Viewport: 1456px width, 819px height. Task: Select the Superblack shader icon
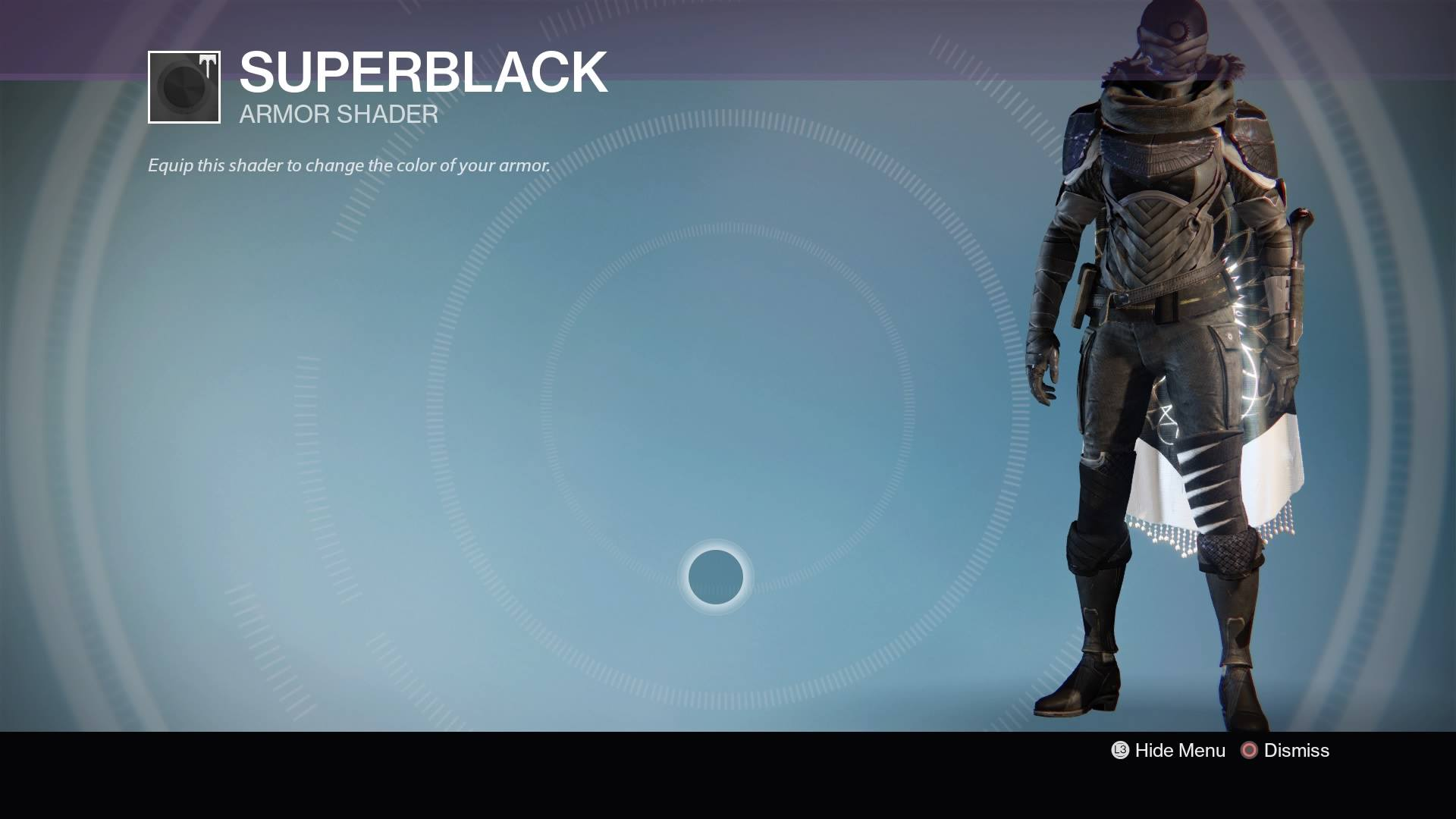point(184,87)
